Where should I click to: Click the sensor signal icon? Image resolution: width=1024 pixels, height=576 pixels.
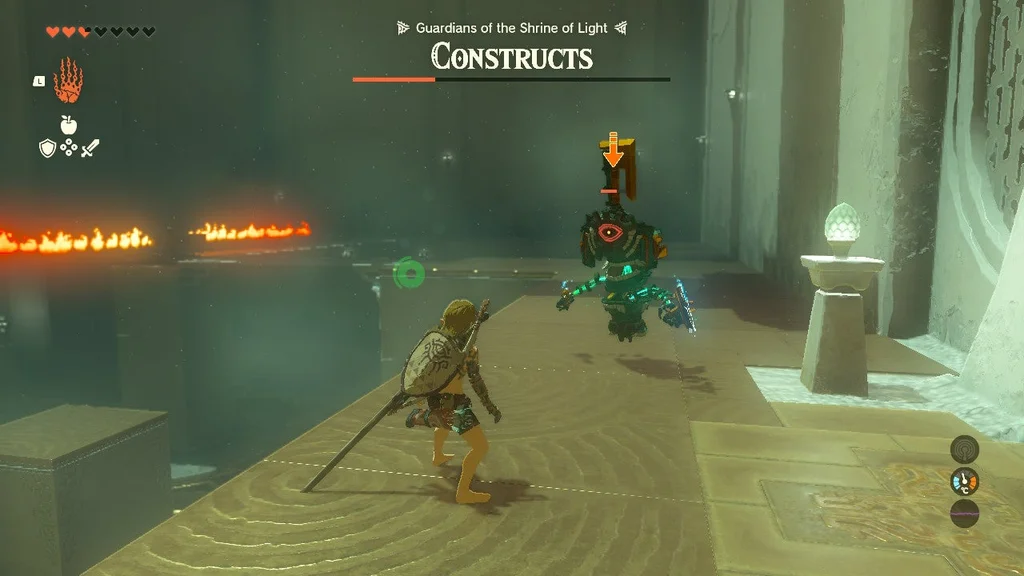click(x=964, y=449)
